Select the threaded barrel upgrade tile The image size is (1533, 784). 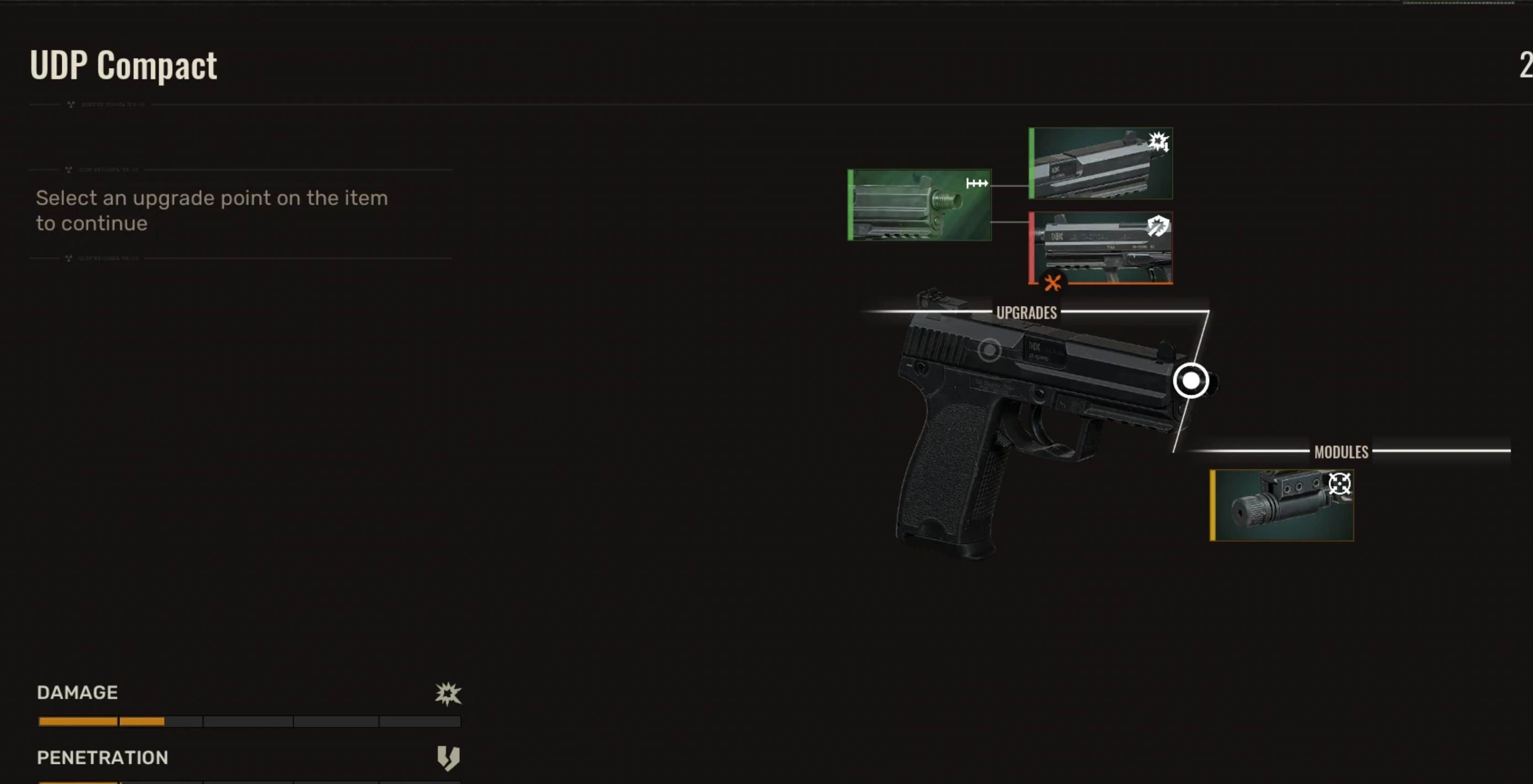point(920,205)
